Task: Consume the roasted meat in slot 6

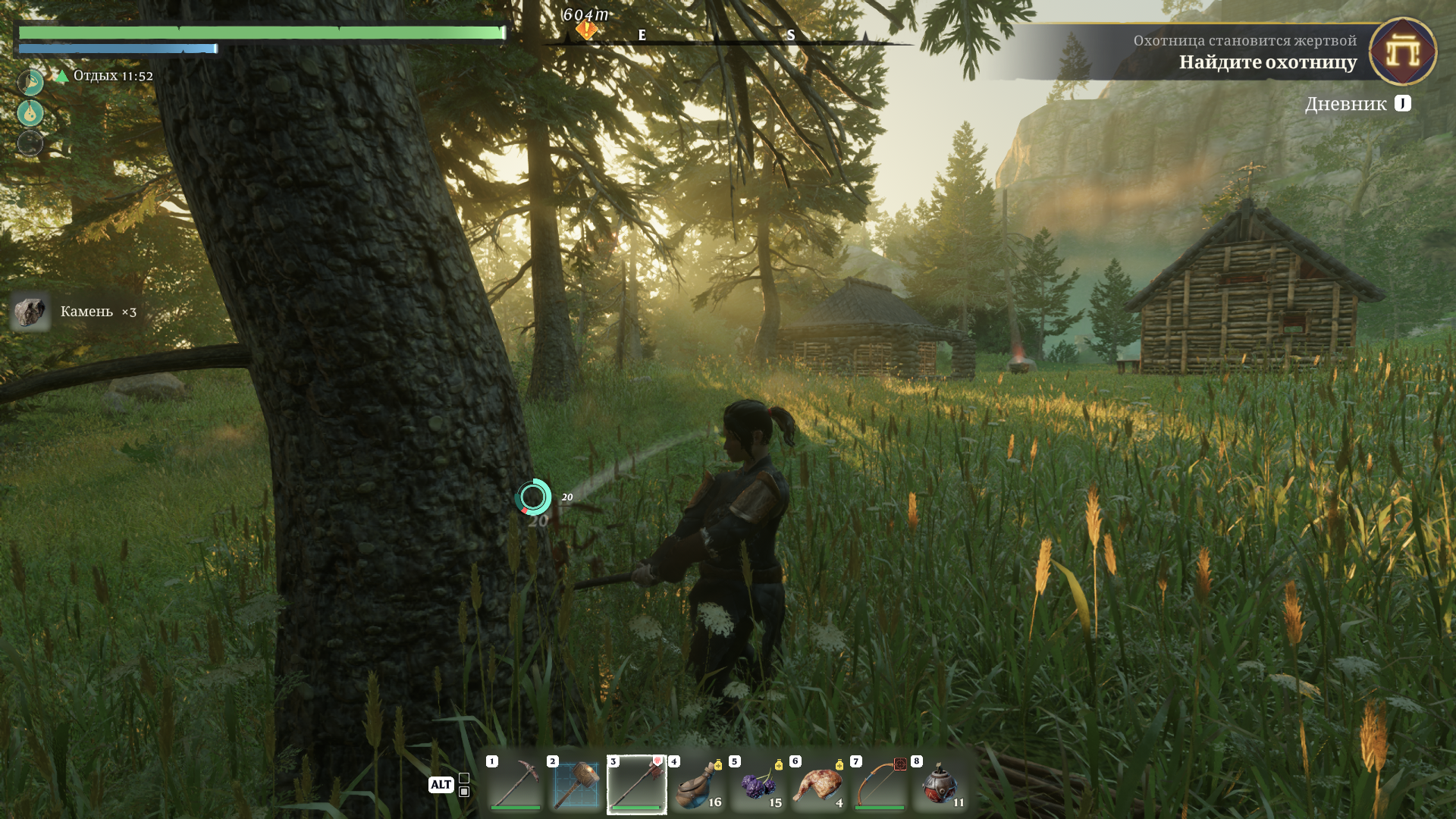Action: point(819,784)
